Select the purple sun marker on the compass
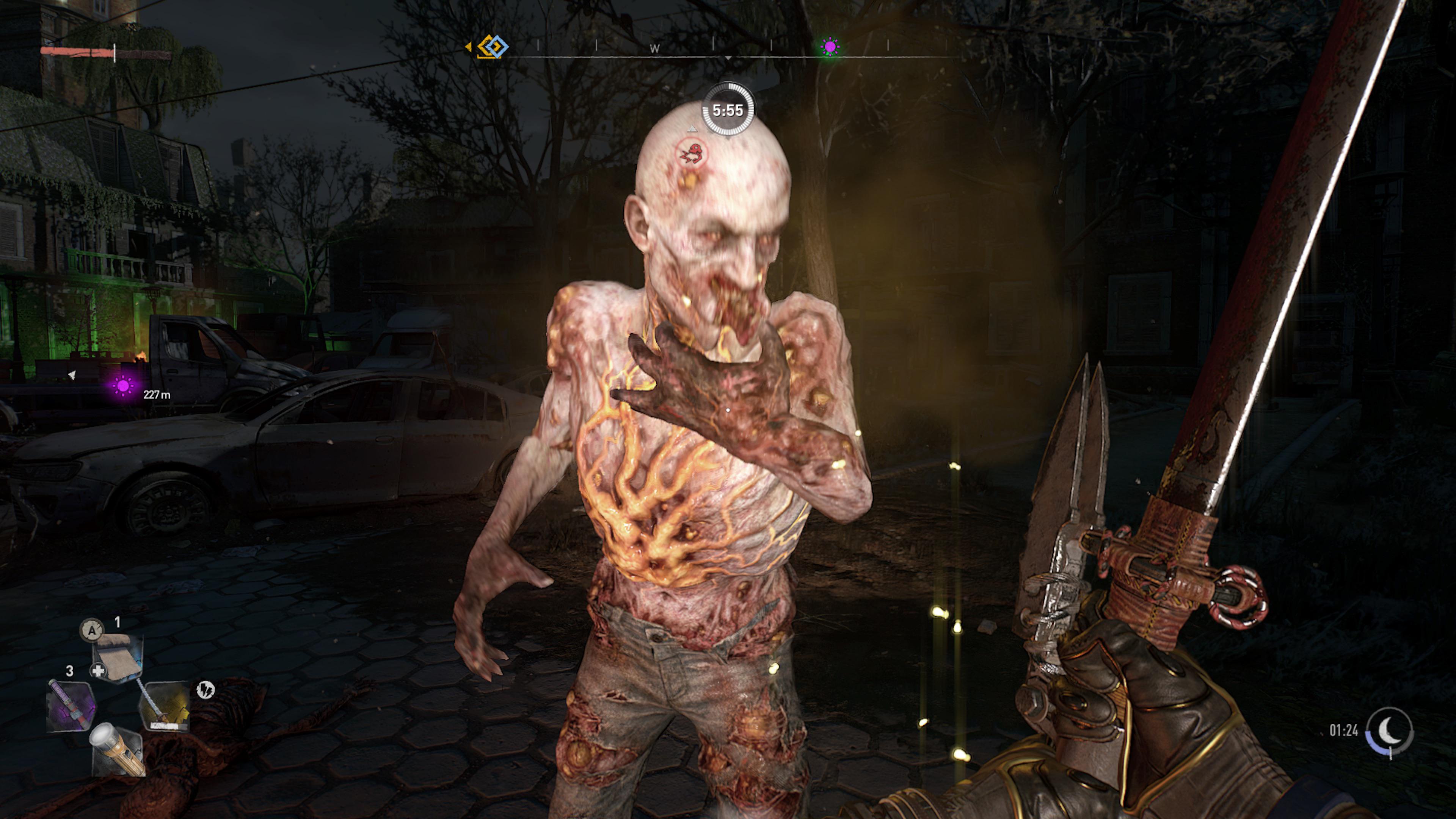Screen dimensions: 1456x819 (830, 47)
